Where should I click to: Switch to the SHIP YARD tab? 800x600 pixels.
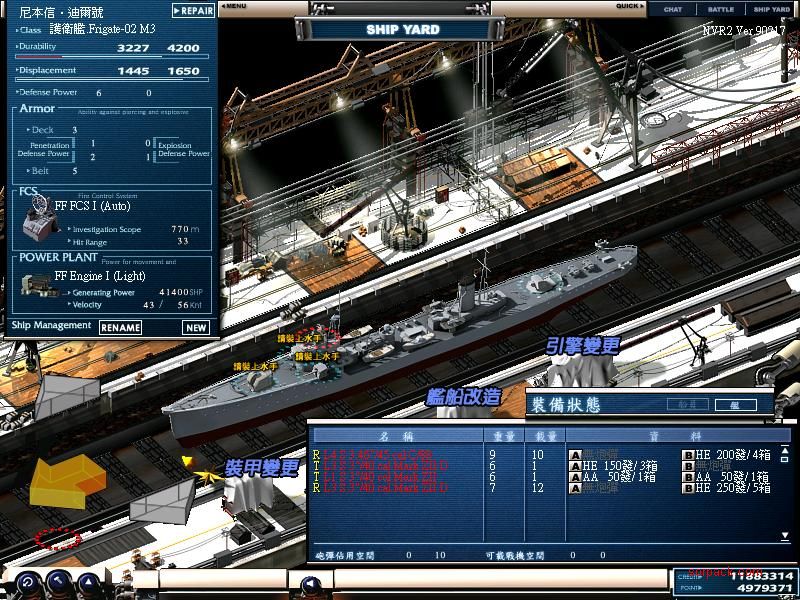point(772,9)
